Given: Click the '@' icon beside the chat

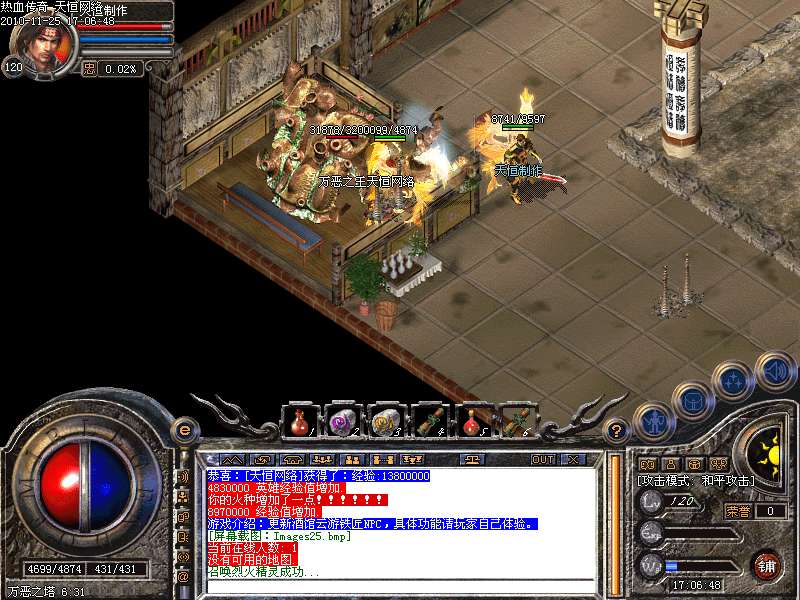Looking at the screenshot, I should (183, 577).
